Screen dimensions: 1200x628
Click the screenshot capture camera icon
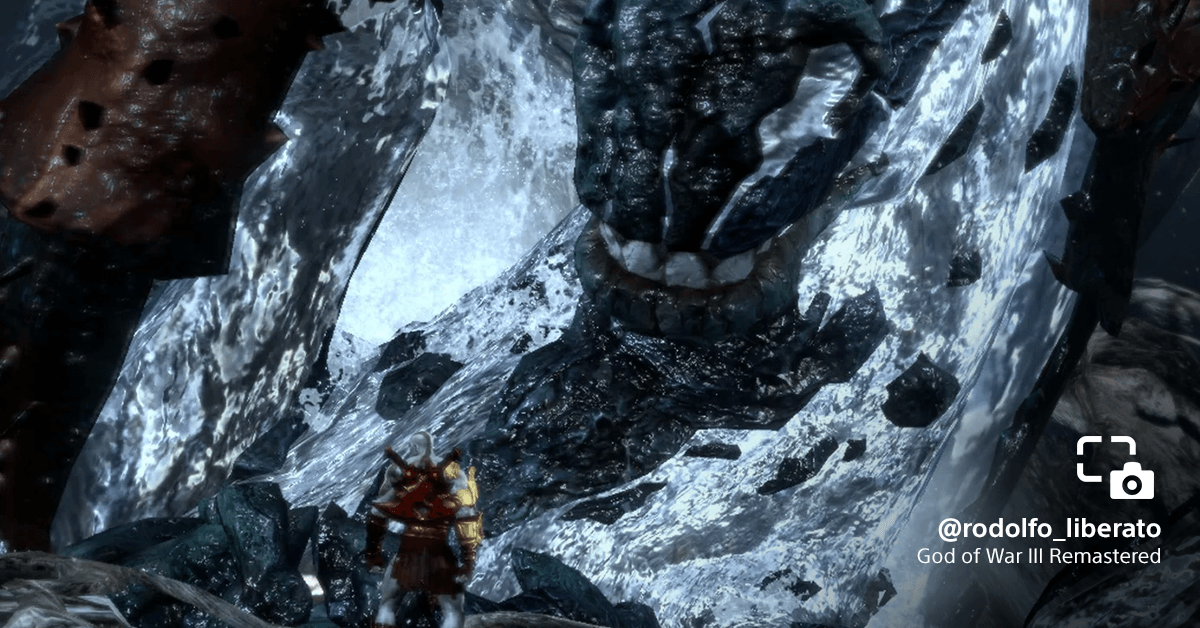(x=1115, y=467)
